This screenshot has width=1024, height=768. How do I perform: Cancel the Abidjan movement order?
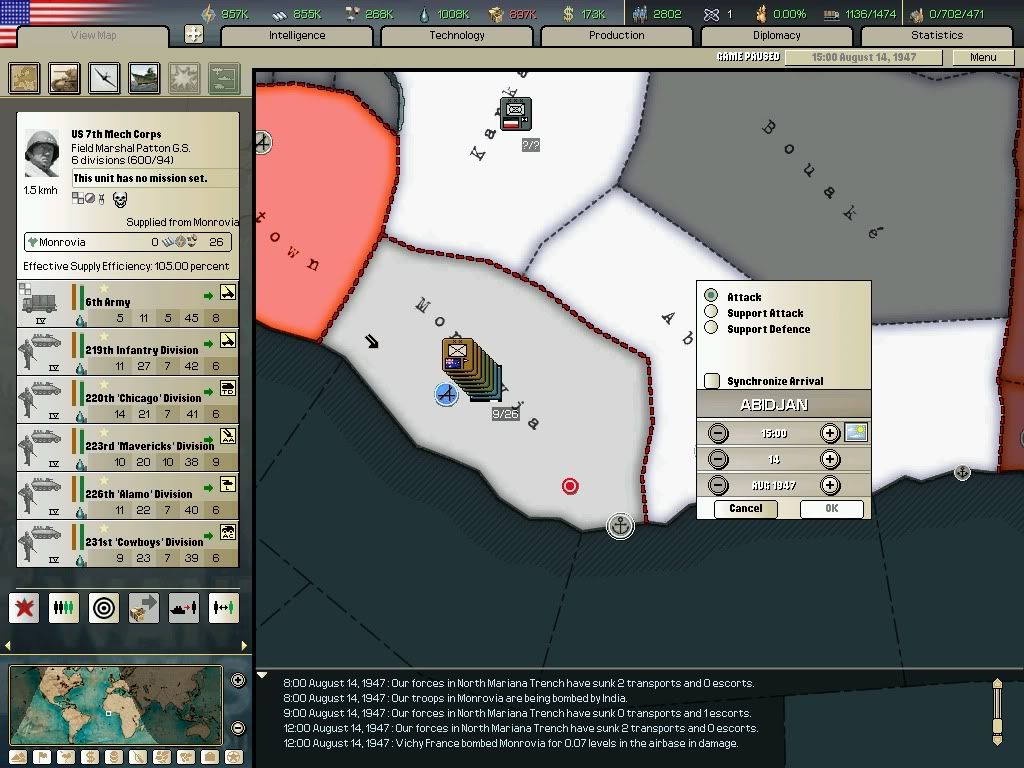point(746,509)
